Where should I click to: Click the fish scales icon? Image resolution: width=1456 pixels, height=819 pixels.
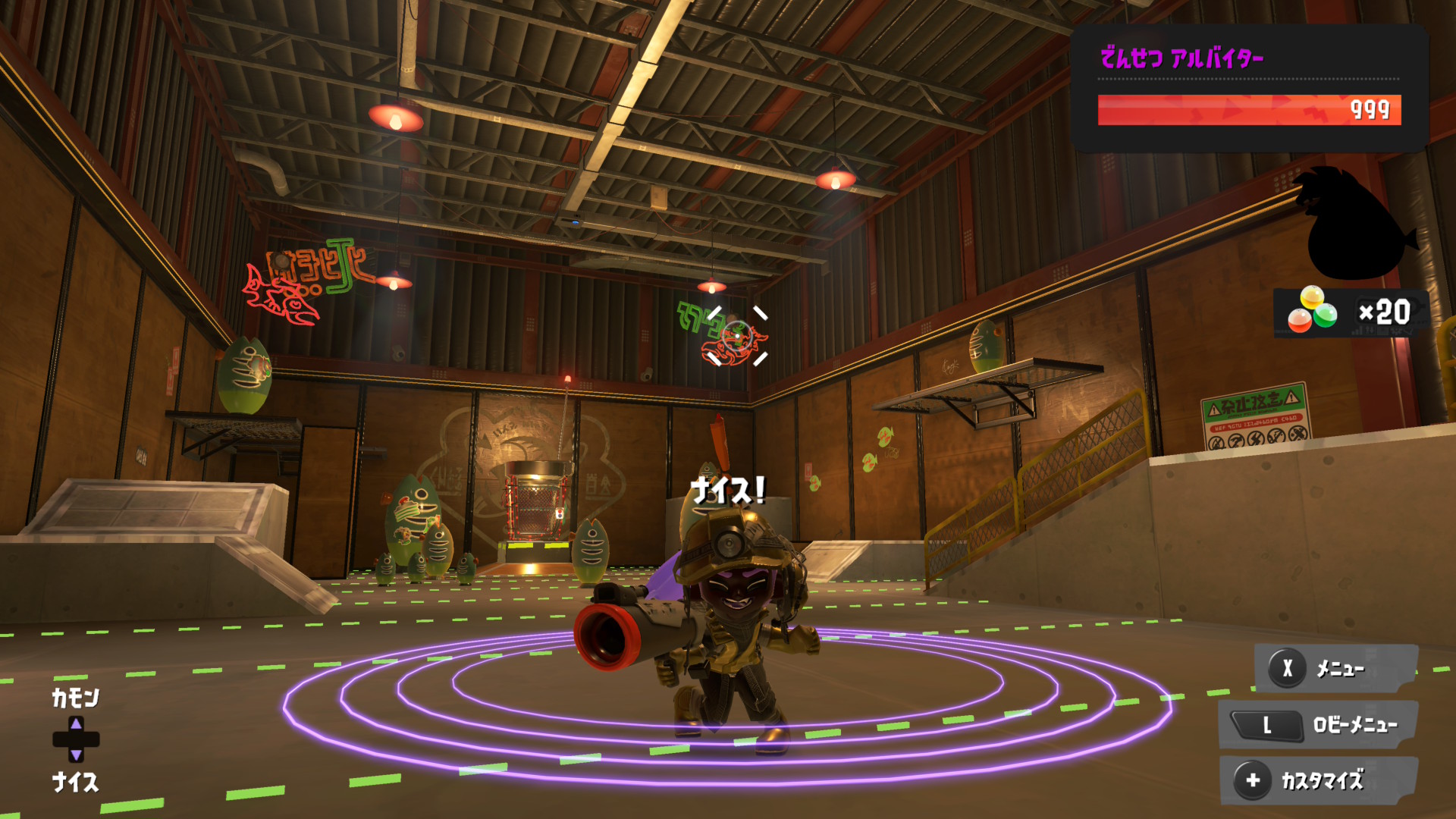pos(1312,311)
